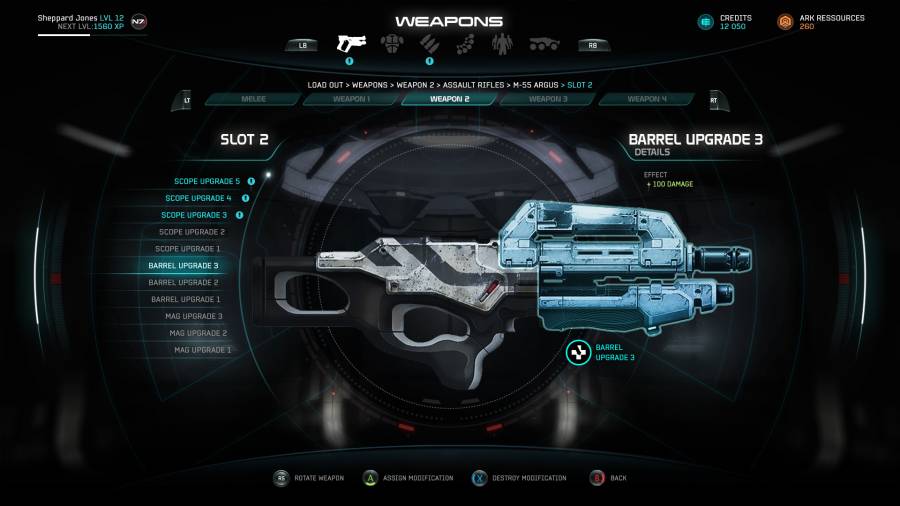The height and width of the screenshot is (506, 900).
Task: Choose Barrel Upgrade 2
Action: (x=184, y=283)
